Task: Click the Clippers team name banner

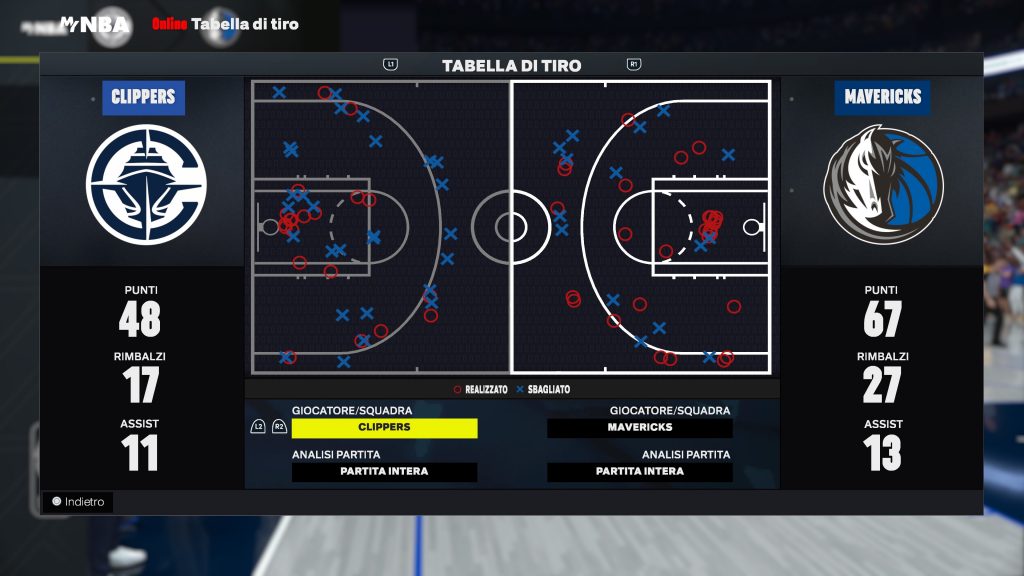Action: click(143, 98)
